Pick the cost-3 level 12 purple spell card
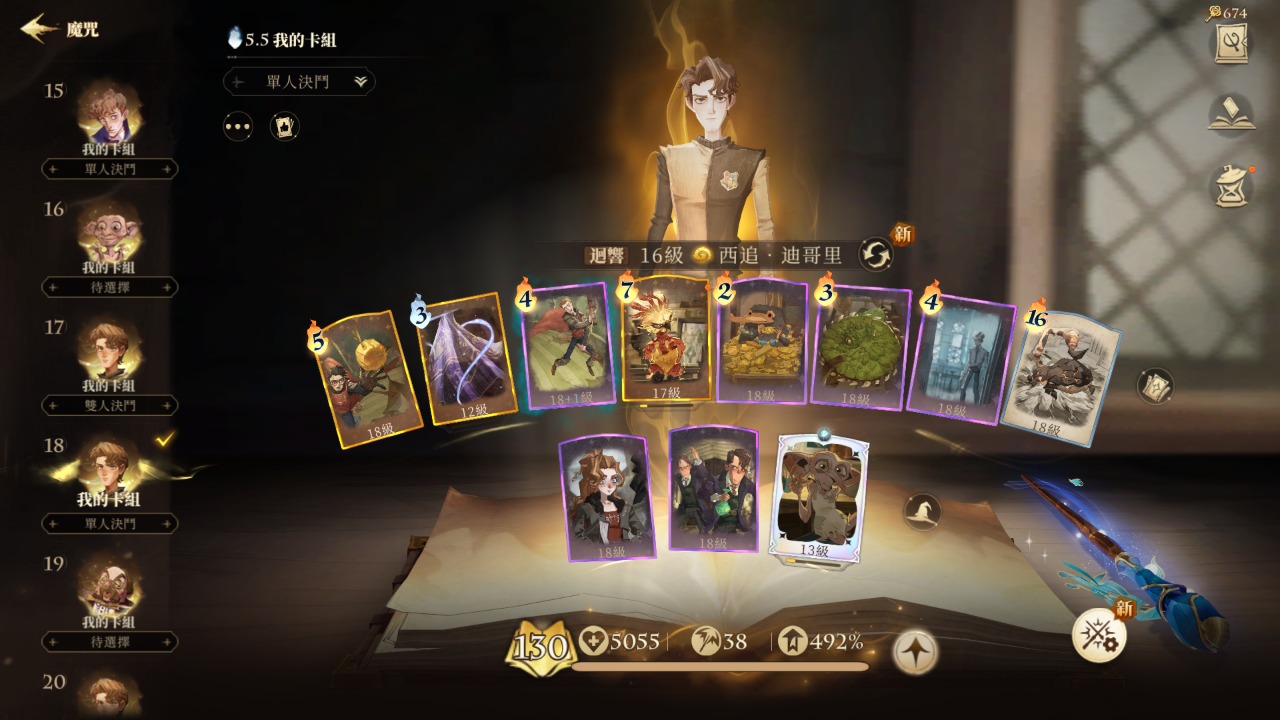The image size is (1280, 720). point(468,358)
